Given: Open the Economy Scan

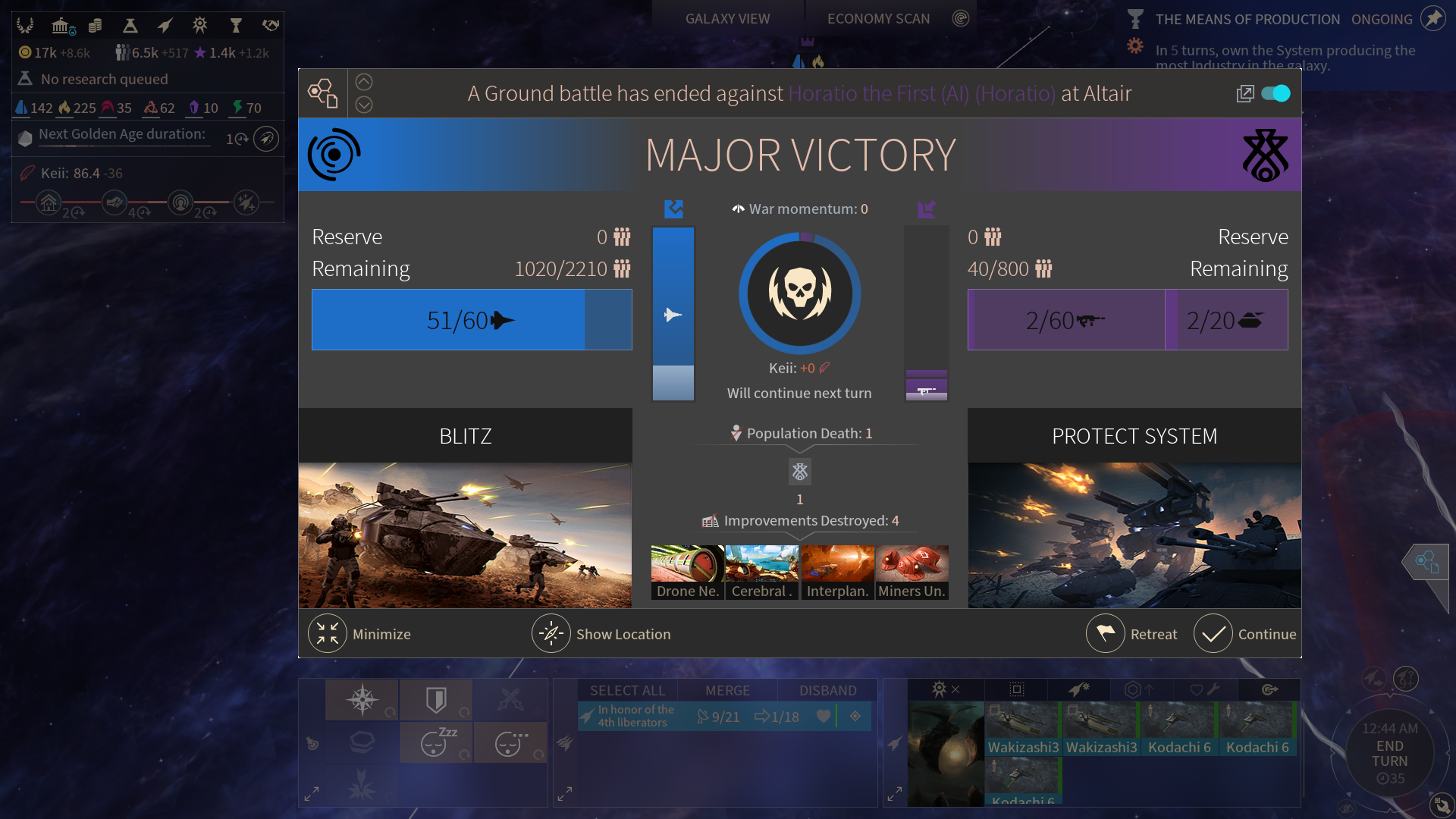Looking at the screenshot, I should click(878, 19).
